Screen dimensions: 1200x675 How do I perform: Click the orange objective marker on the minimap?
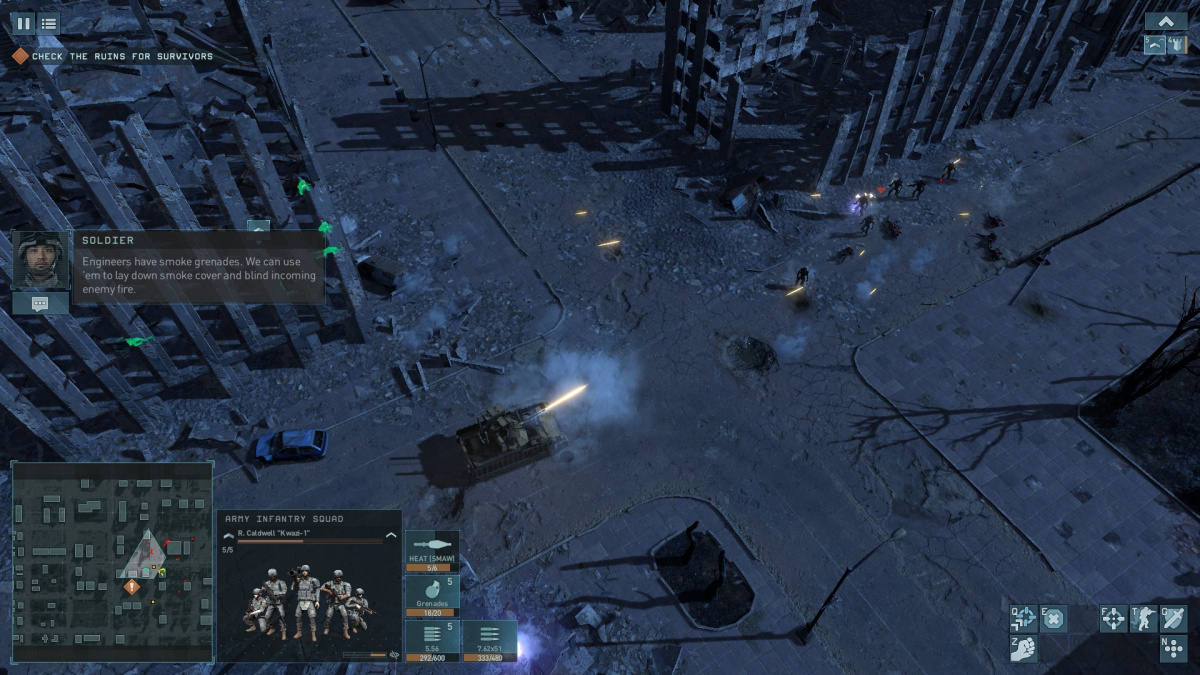coord(131,587)
